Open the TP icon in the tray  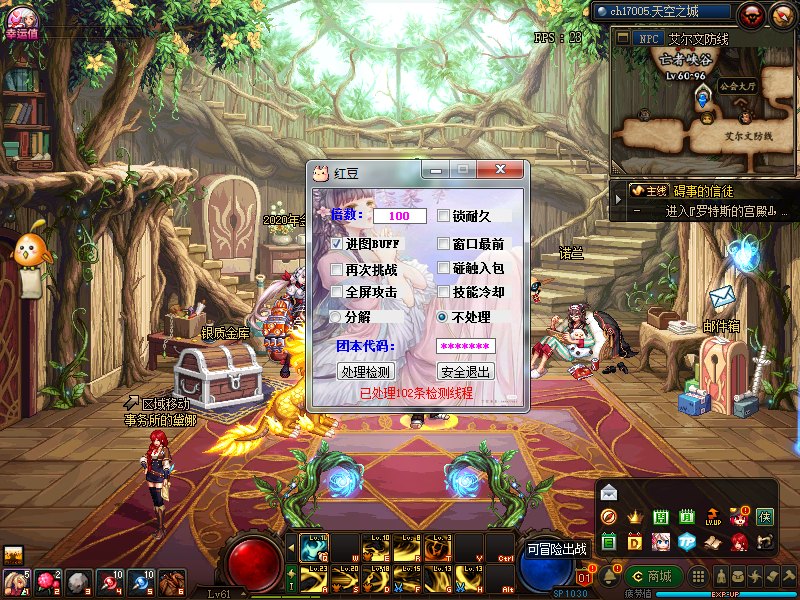click(687, 542)
